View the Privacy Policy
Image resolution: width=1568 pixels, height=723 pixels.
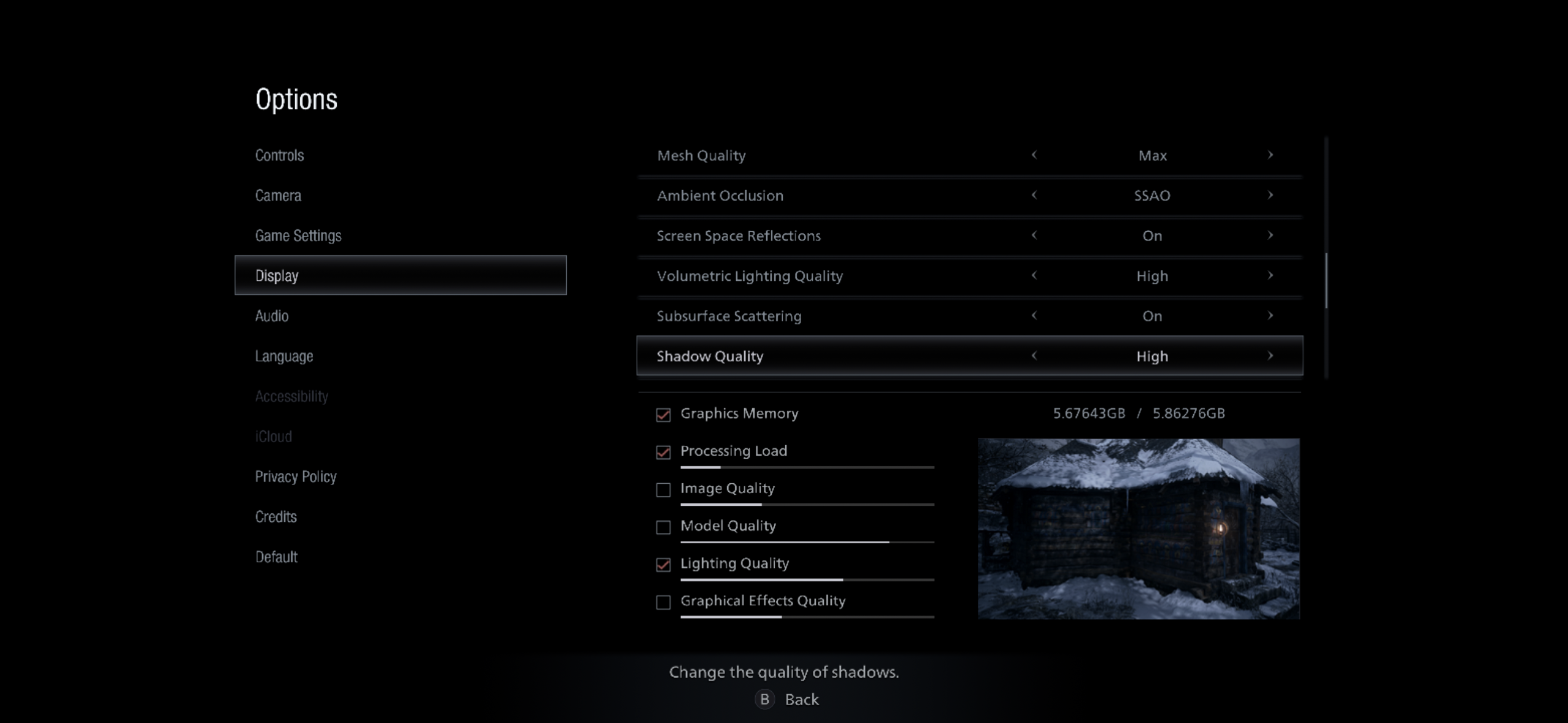(x=296, y=476)
